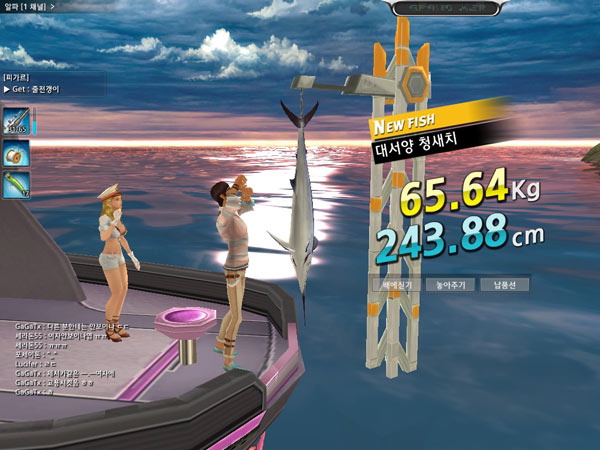Image resolution: width=600 pixels, height=450 pixels.
Task: Open the 알파 [1 채널] channel selector
Action: click(x=28, y=6)
